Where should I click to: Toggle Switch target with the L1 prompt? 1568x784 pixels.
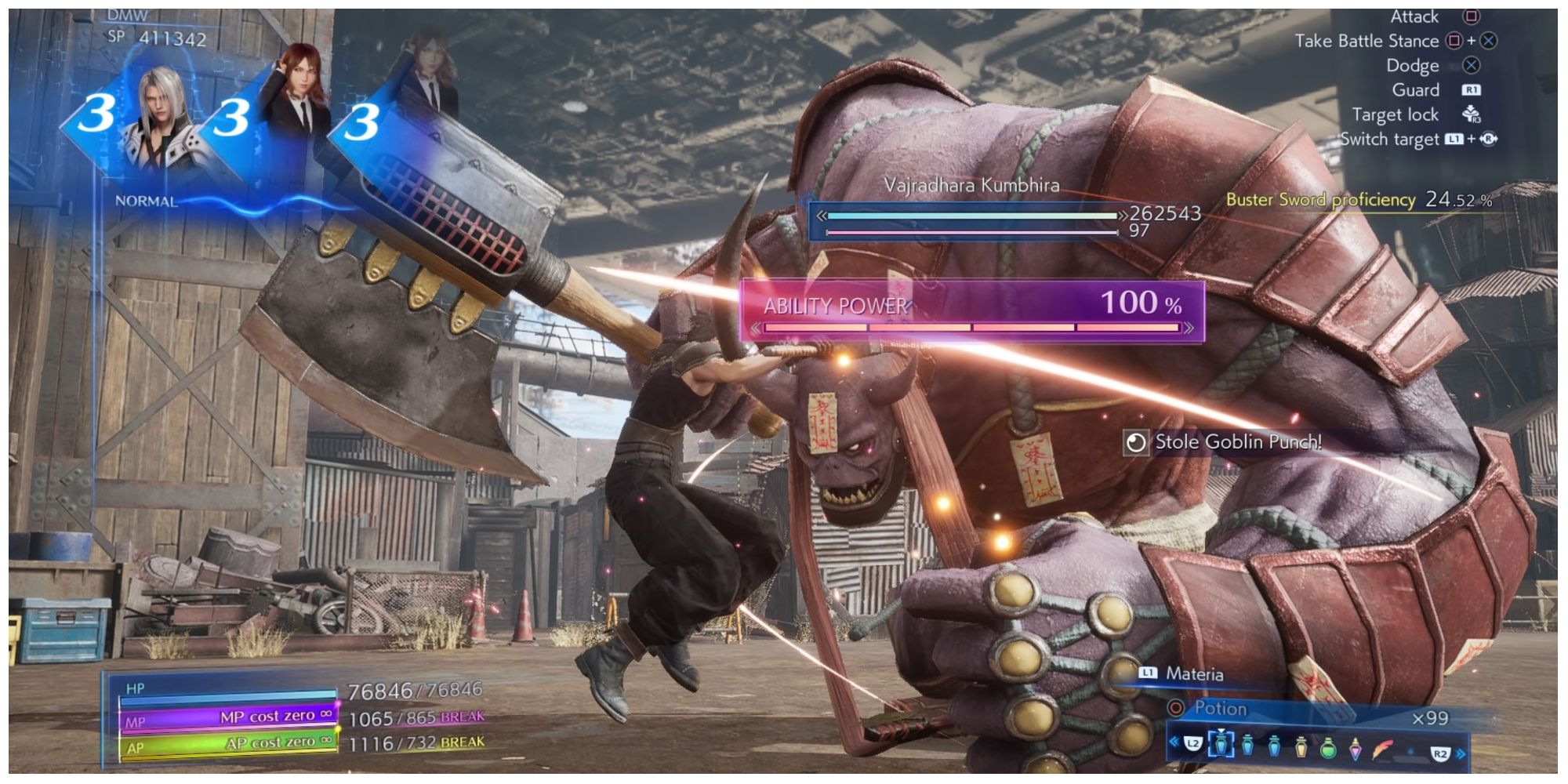[x=1455, y=140]
